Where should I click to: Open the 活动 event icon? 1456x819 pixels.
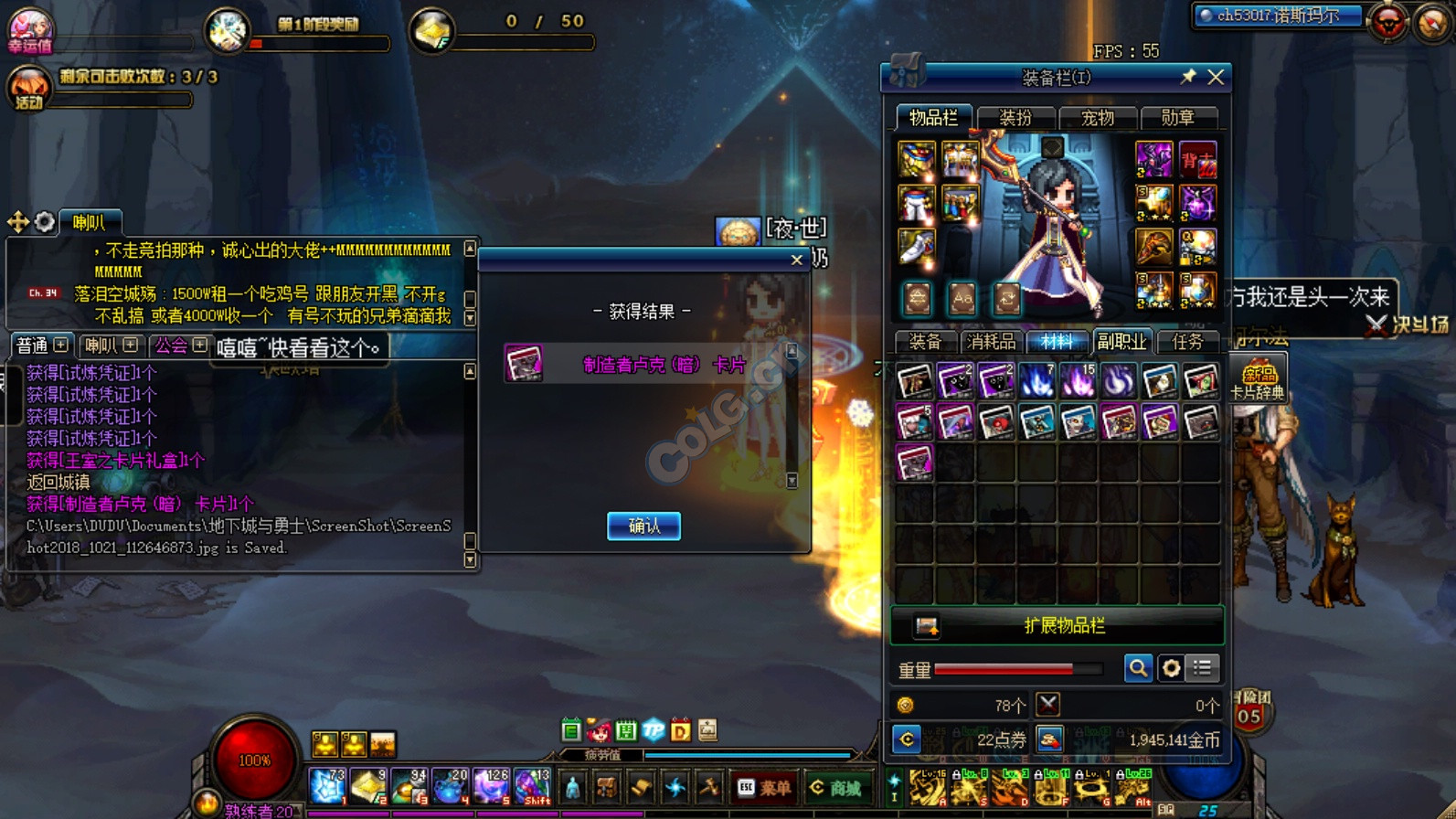click(x=28, y=90)
